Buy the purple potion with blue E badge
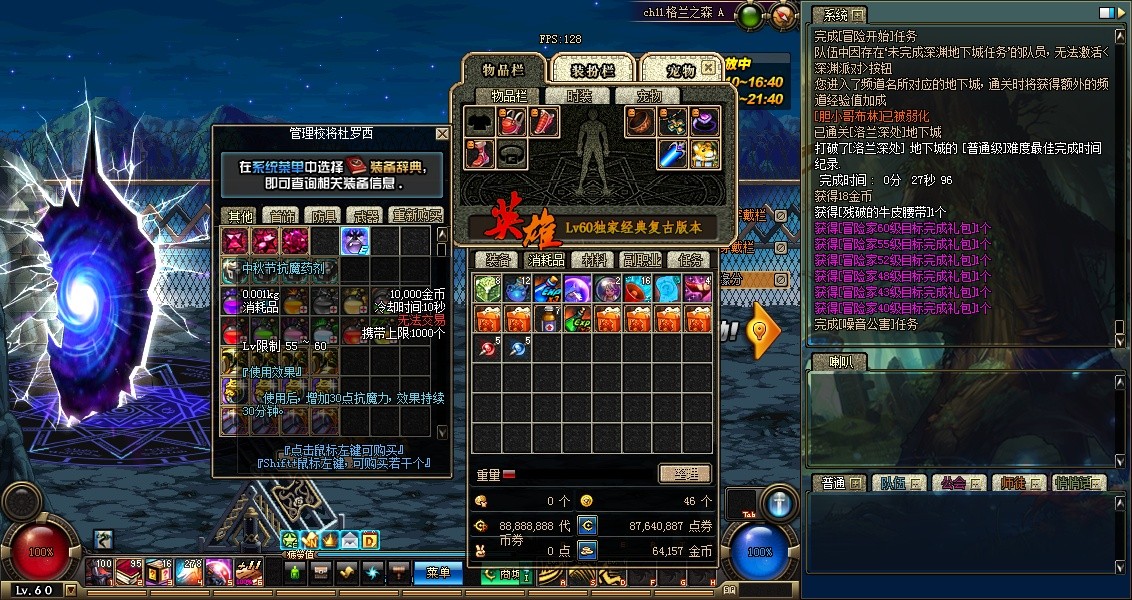The width and height of the screenshot is (1132, 600). coord(355,240)
